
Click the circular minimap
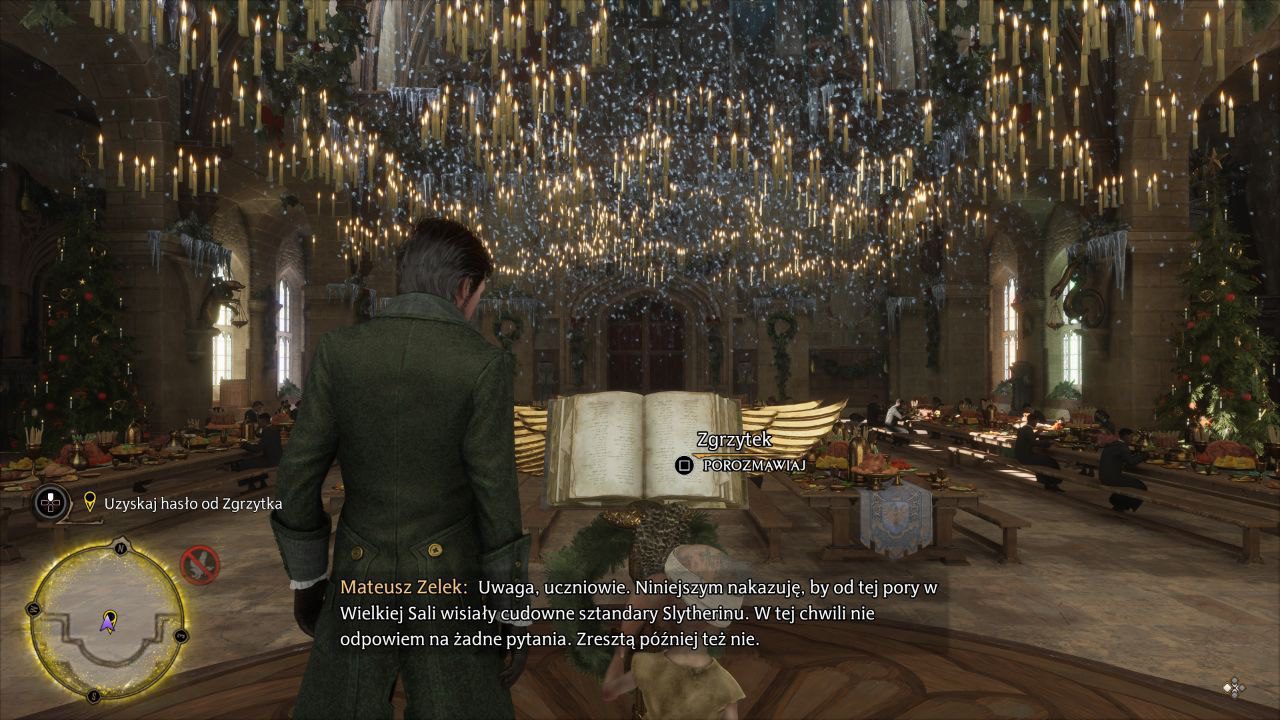[x=107, y=620]
